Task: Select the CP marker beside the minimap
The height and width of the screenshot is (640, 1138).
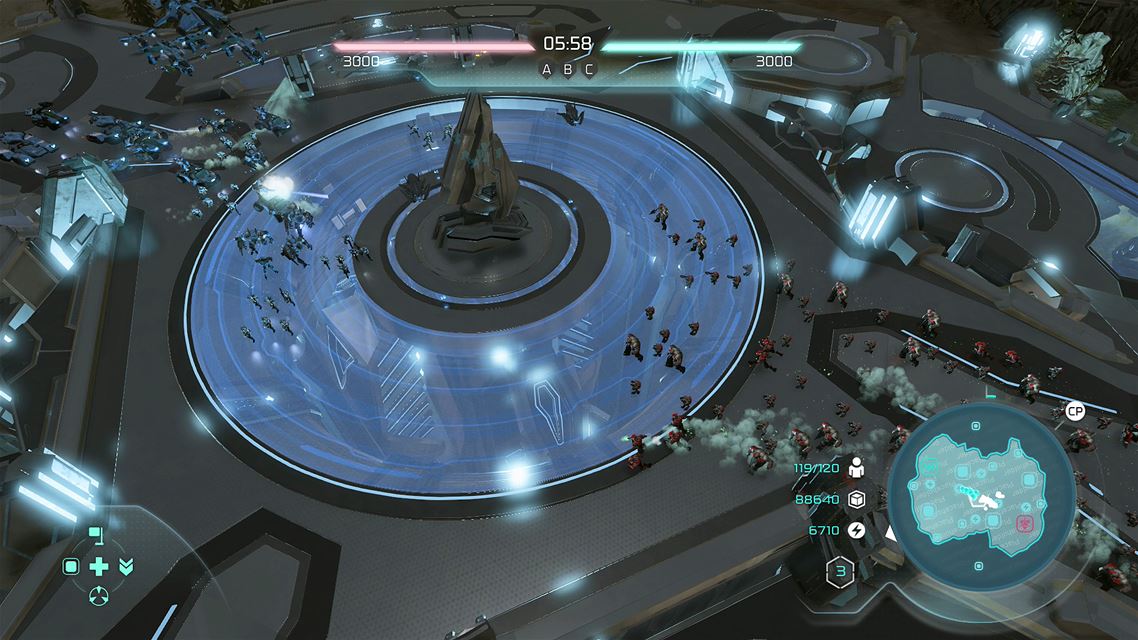Action: pos(1075,411)
